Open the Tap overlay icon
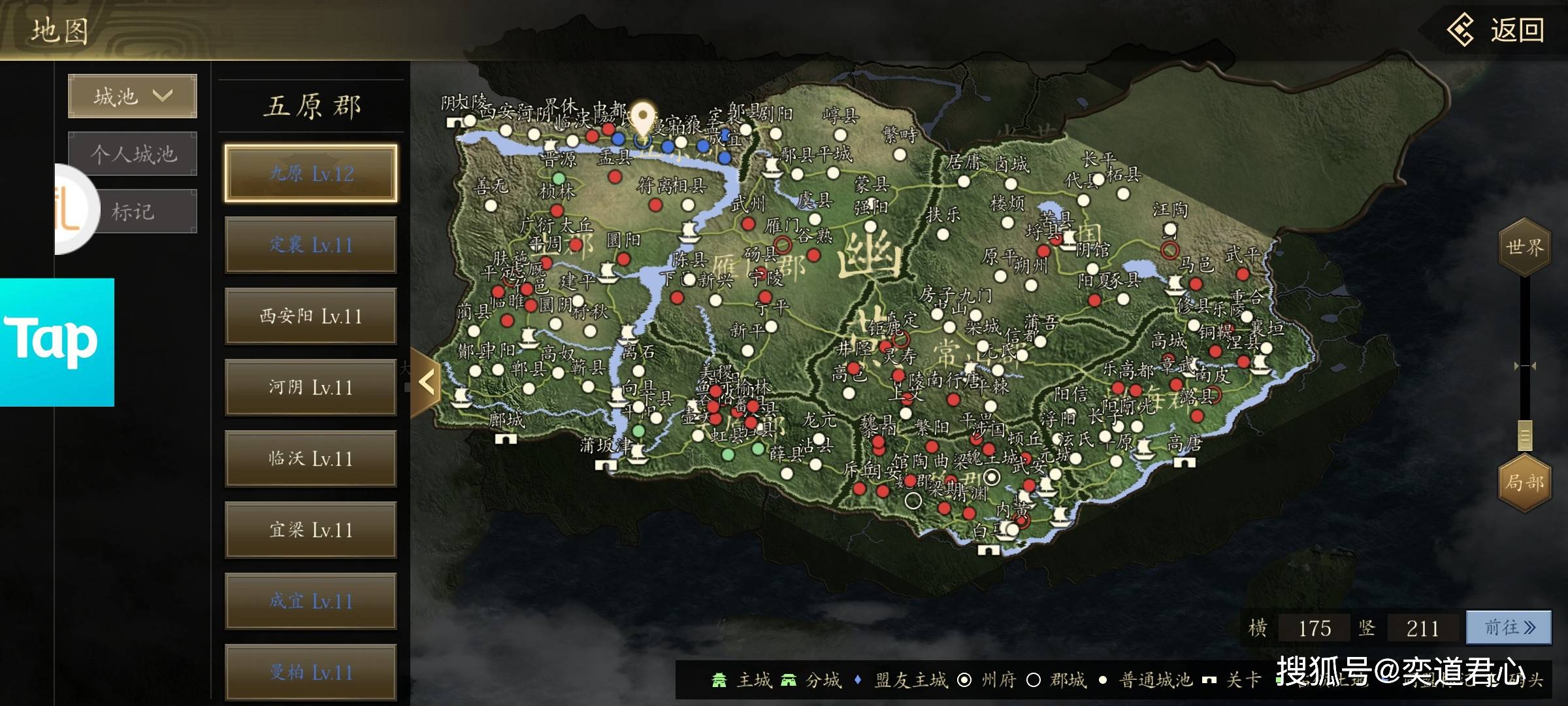Image resolution: width=1568 pixels, height=706 pixels. pyautogui.click(x=57, y=342)
